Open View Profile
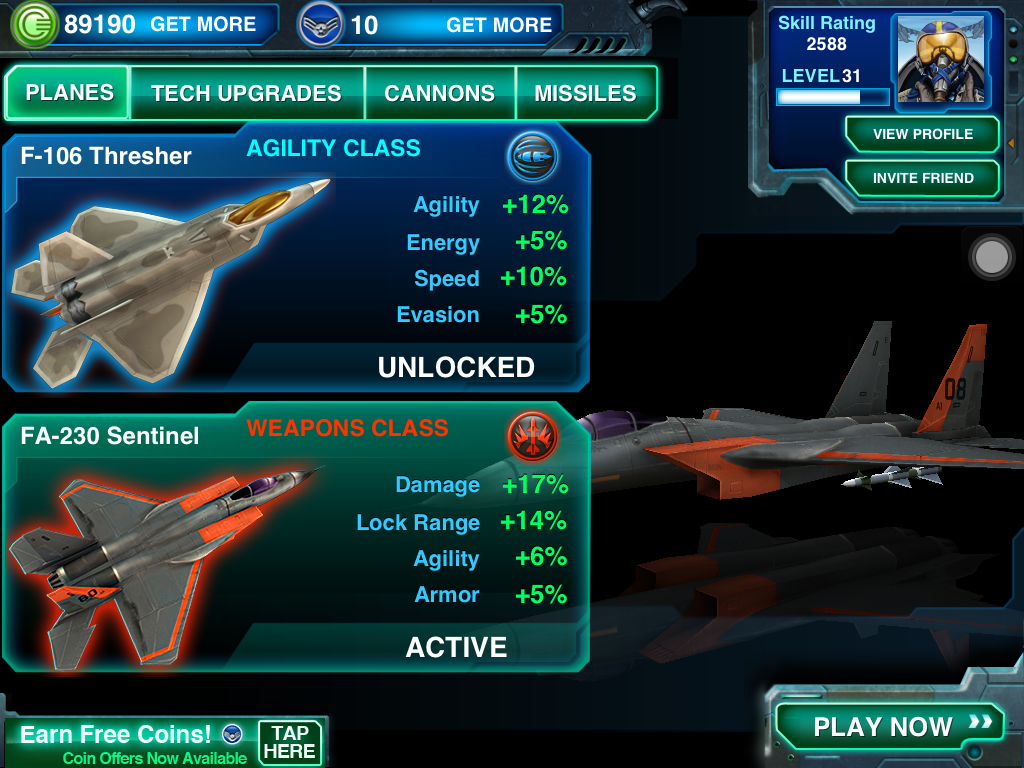 pos(922,134)
